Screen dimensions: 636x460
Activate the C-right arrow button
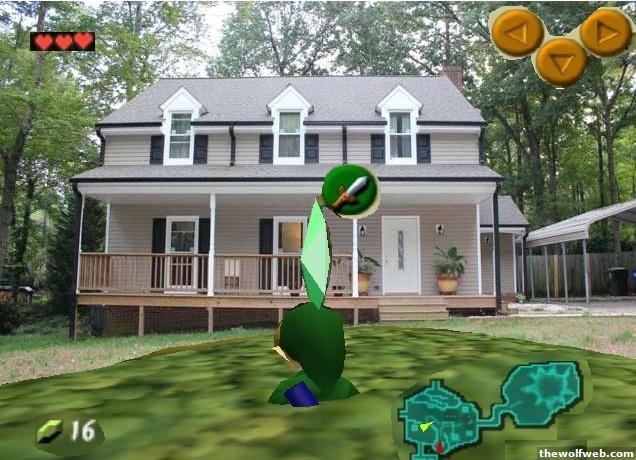(x=605, y=32)
